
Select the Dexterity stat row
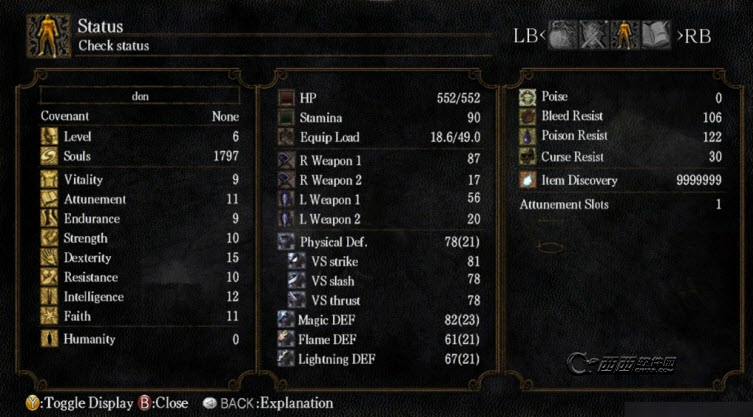click(x=140, y=257)
